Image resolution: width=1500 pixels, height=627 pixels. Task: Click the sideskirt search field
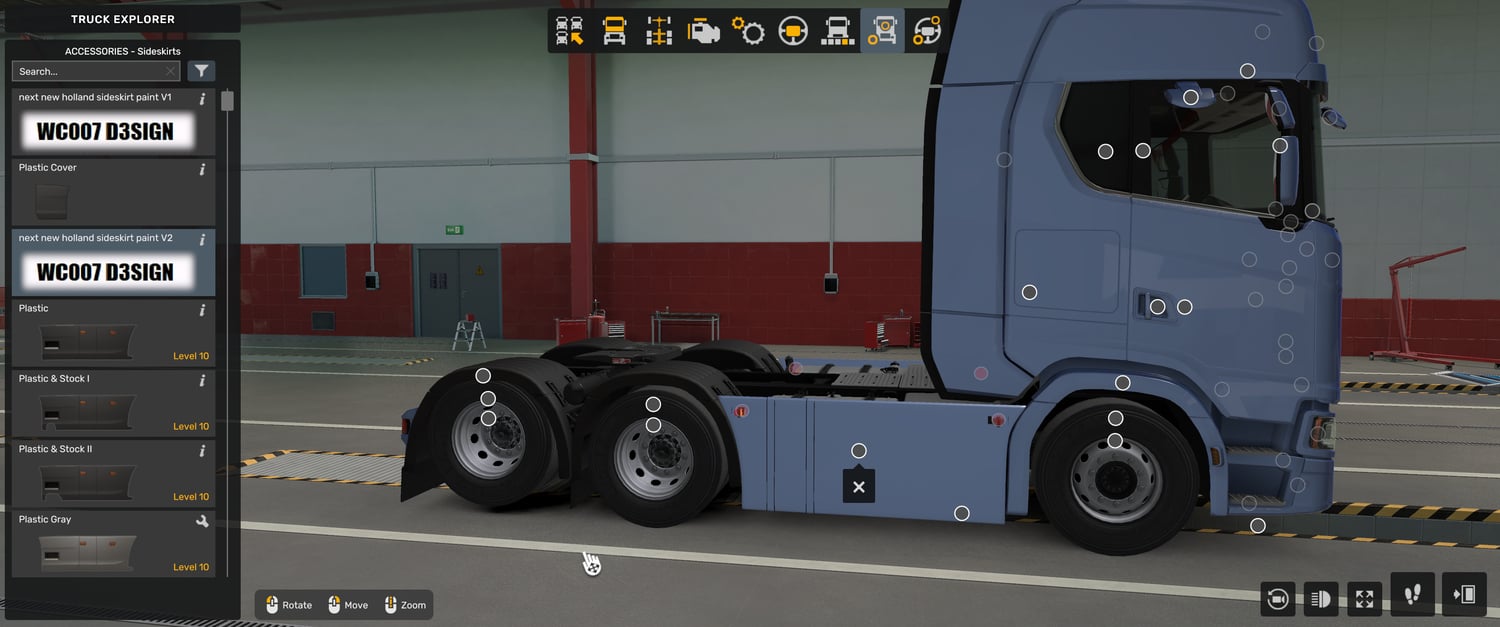tap(88, 71)
